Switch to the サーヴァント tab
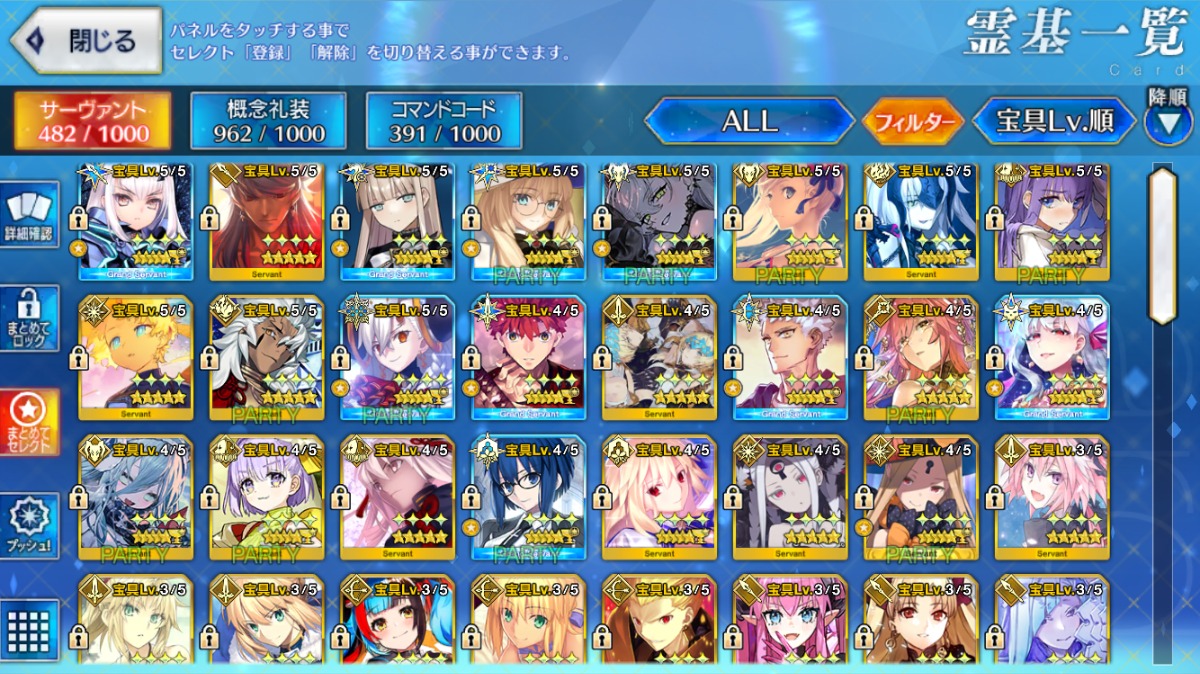 93,122
